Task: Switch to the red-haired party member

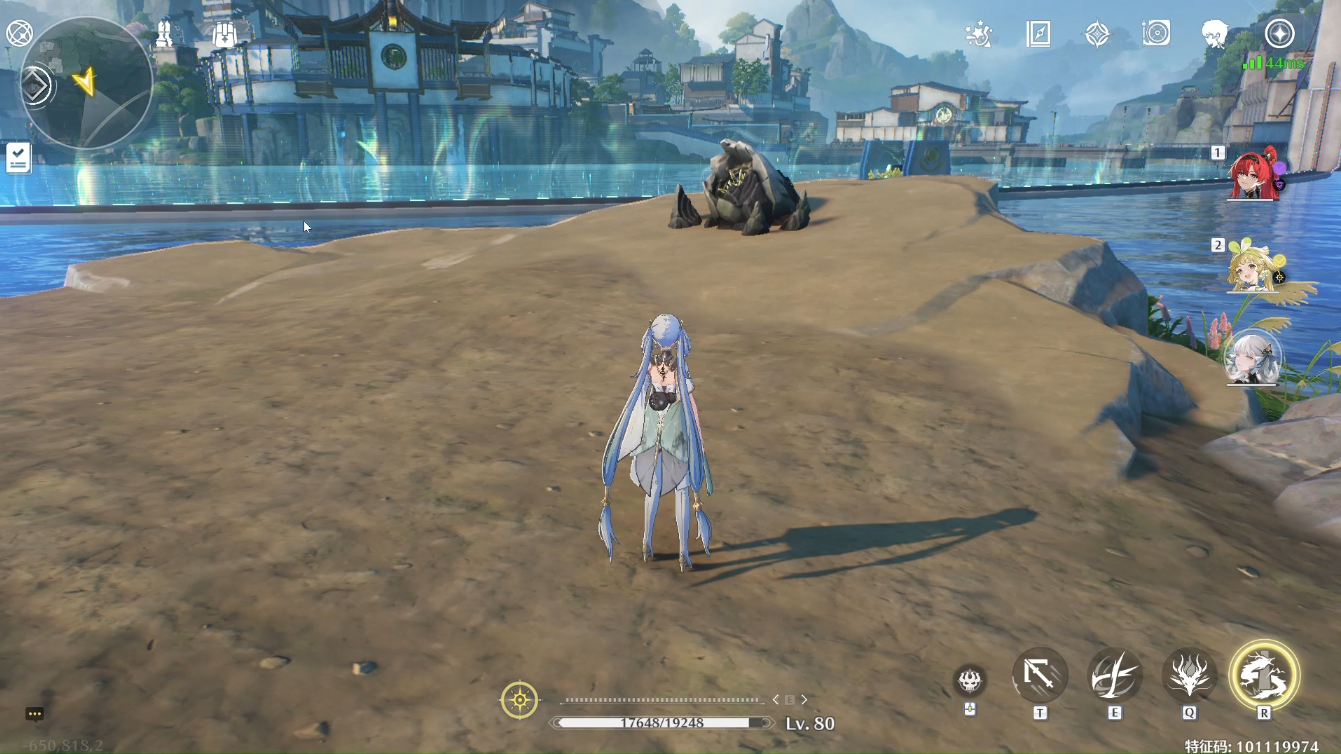Action: 1254,176
